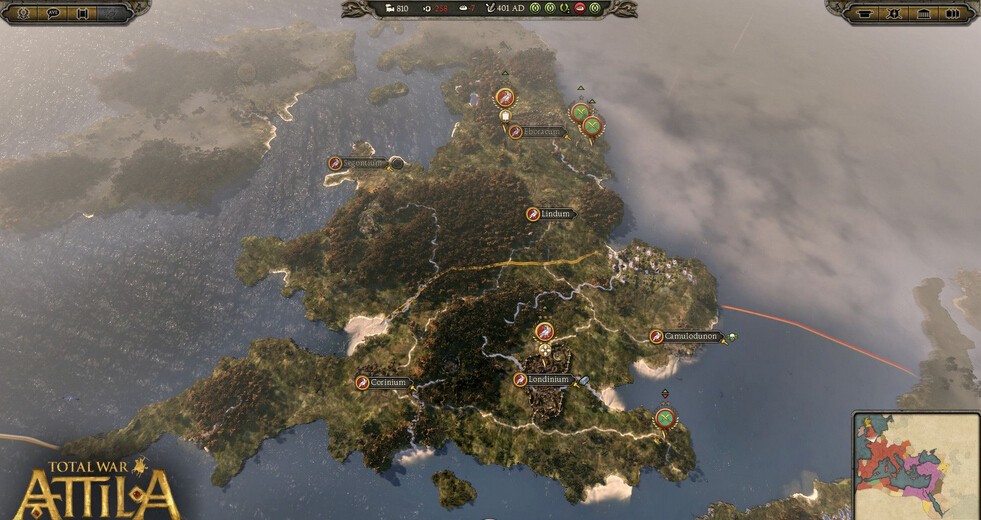
Task: Select the red army marker above Londinium
Action: (x=544, y=332)
